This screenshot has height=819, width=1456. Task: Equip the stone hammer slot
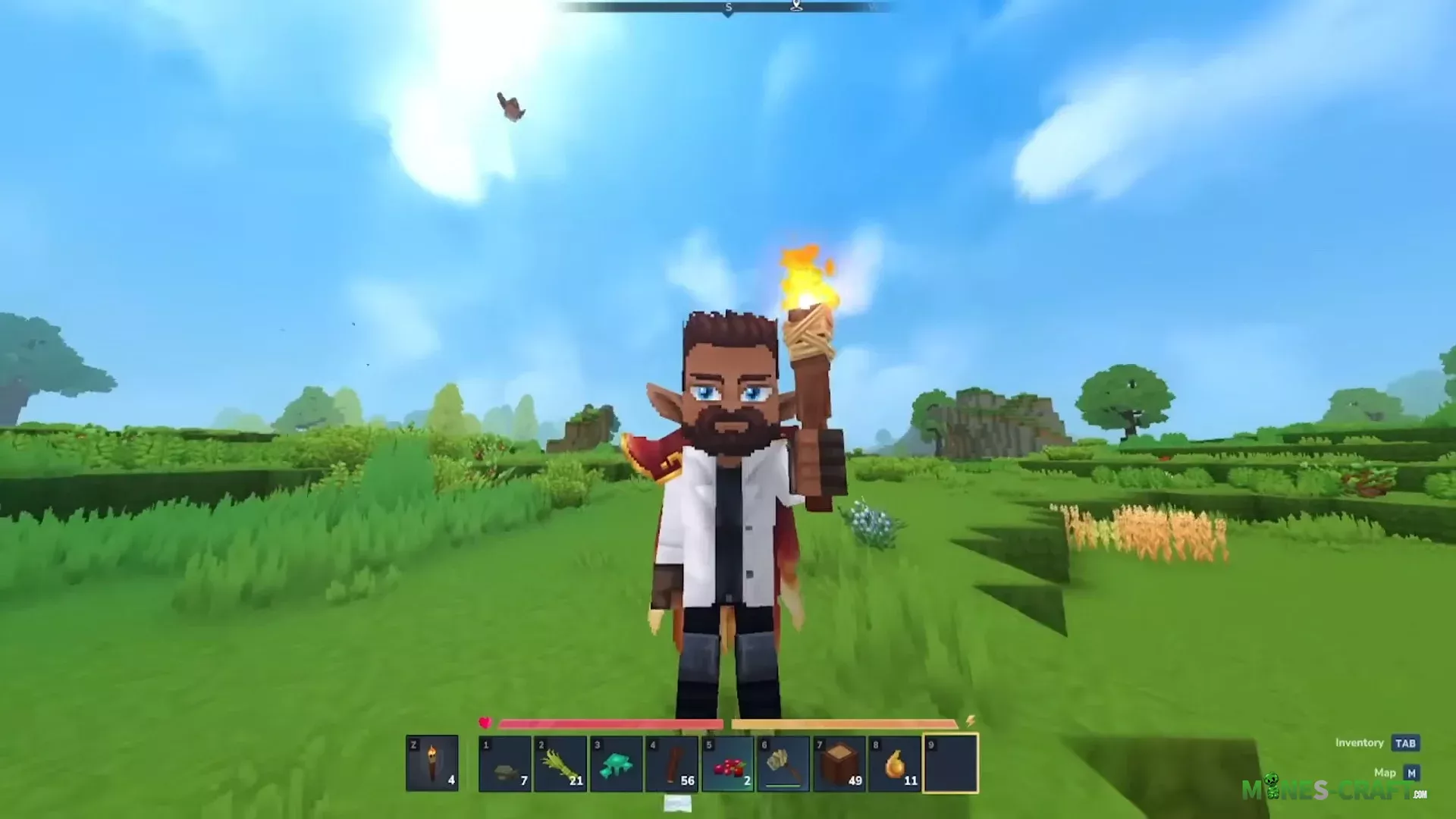[783, 764]
